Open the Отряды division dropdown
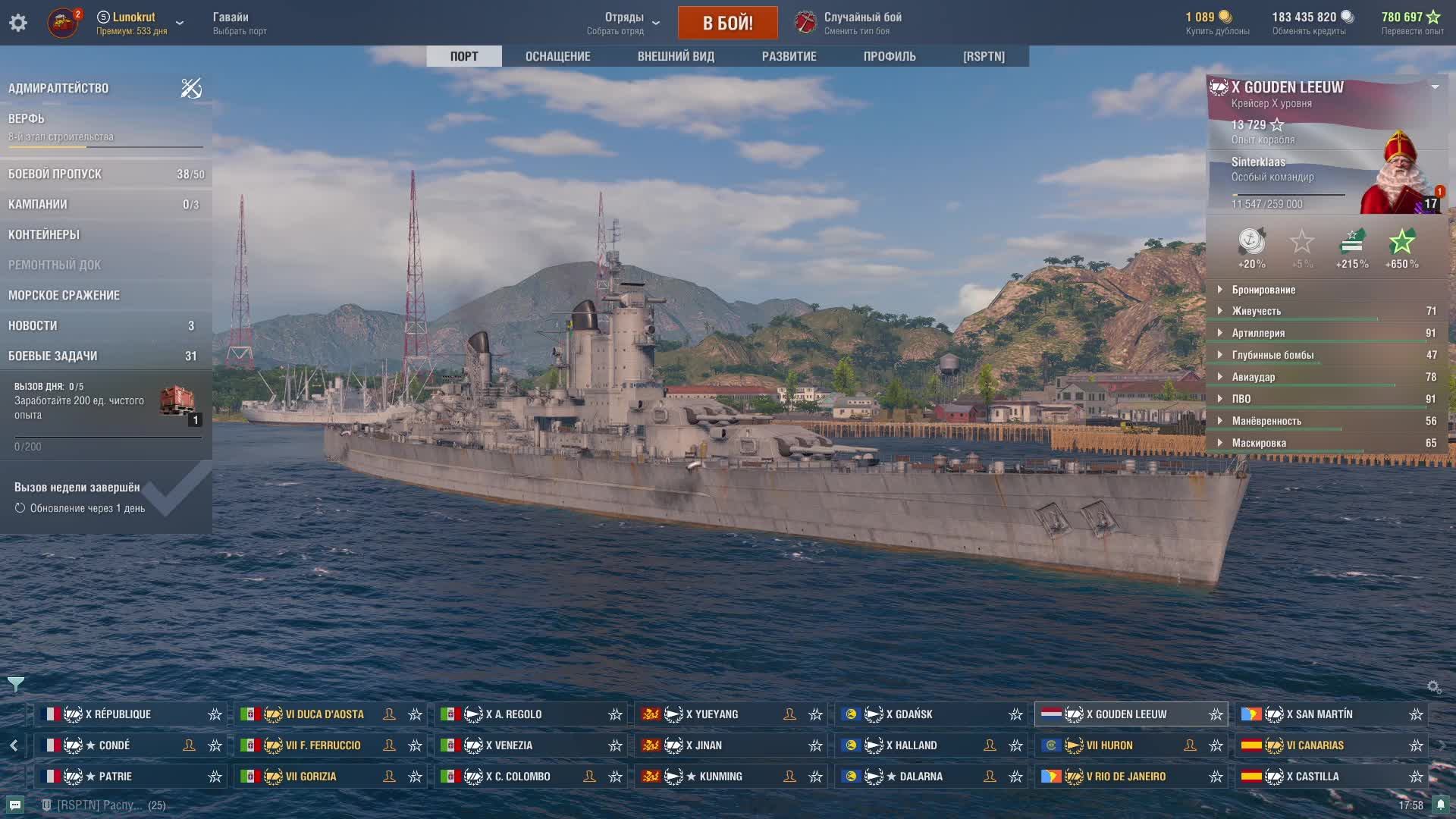 click(x=623, y=23)
